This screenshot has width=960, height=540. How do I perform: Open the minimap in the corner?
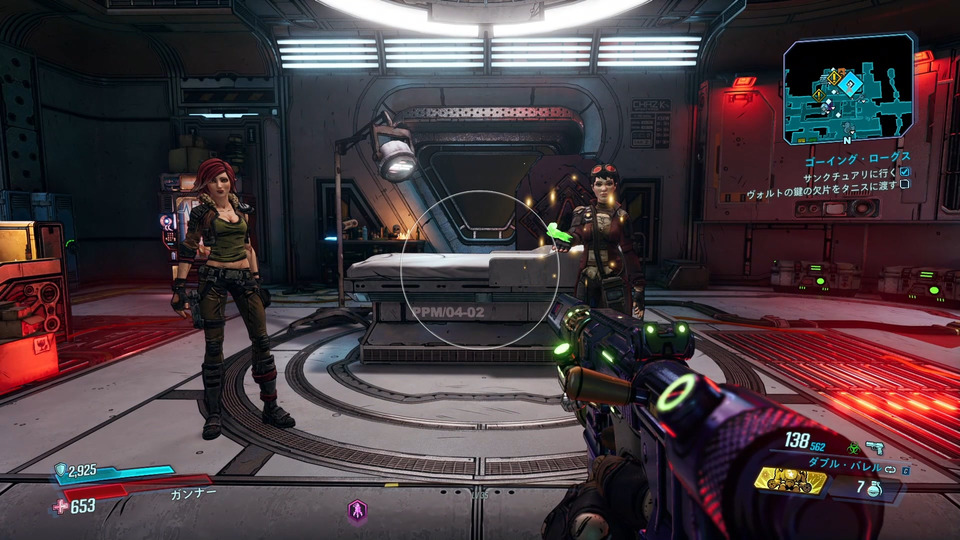848,90
